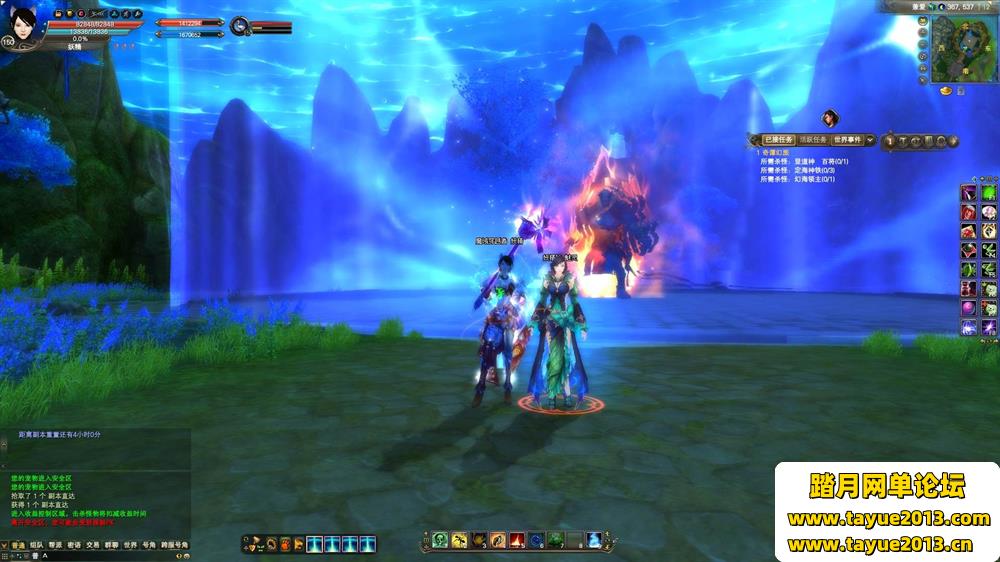Click the small portrait above the quest tracker

click(x=830, y=118)
